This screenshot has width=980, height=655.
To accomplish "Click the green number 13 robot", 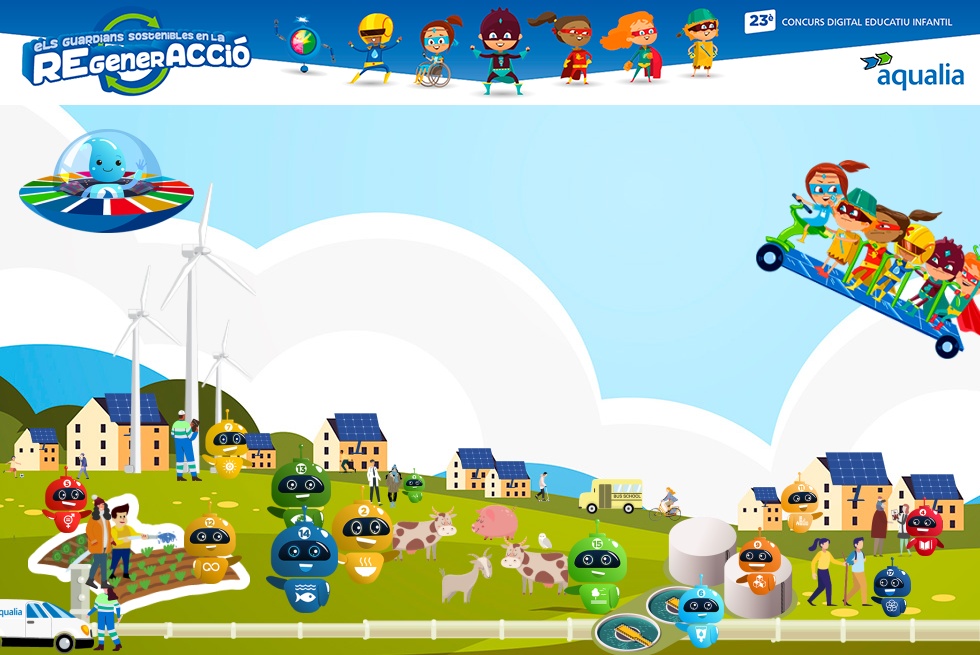I will click(299, 487).
